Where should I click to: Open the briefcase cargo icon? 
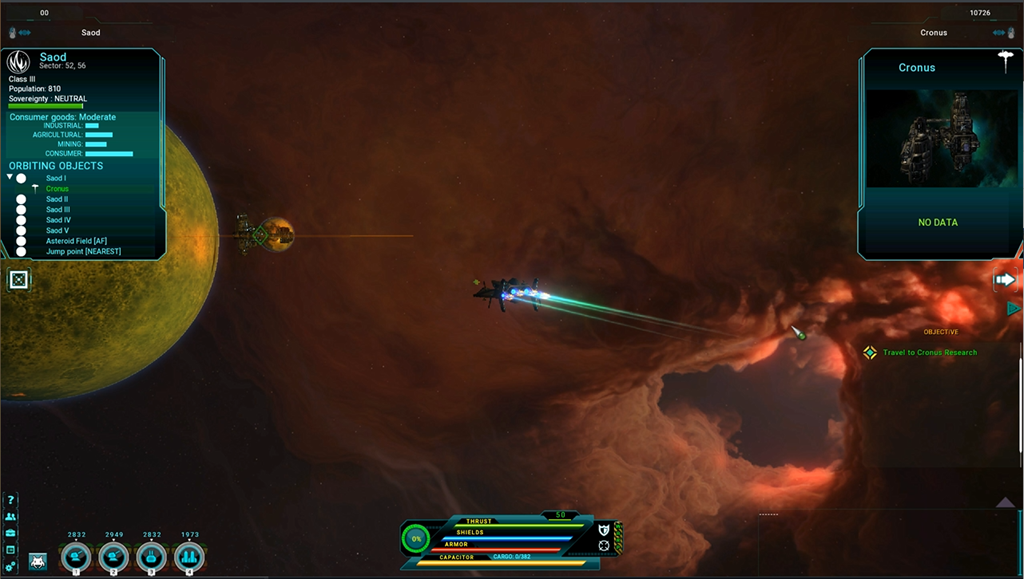11,534
